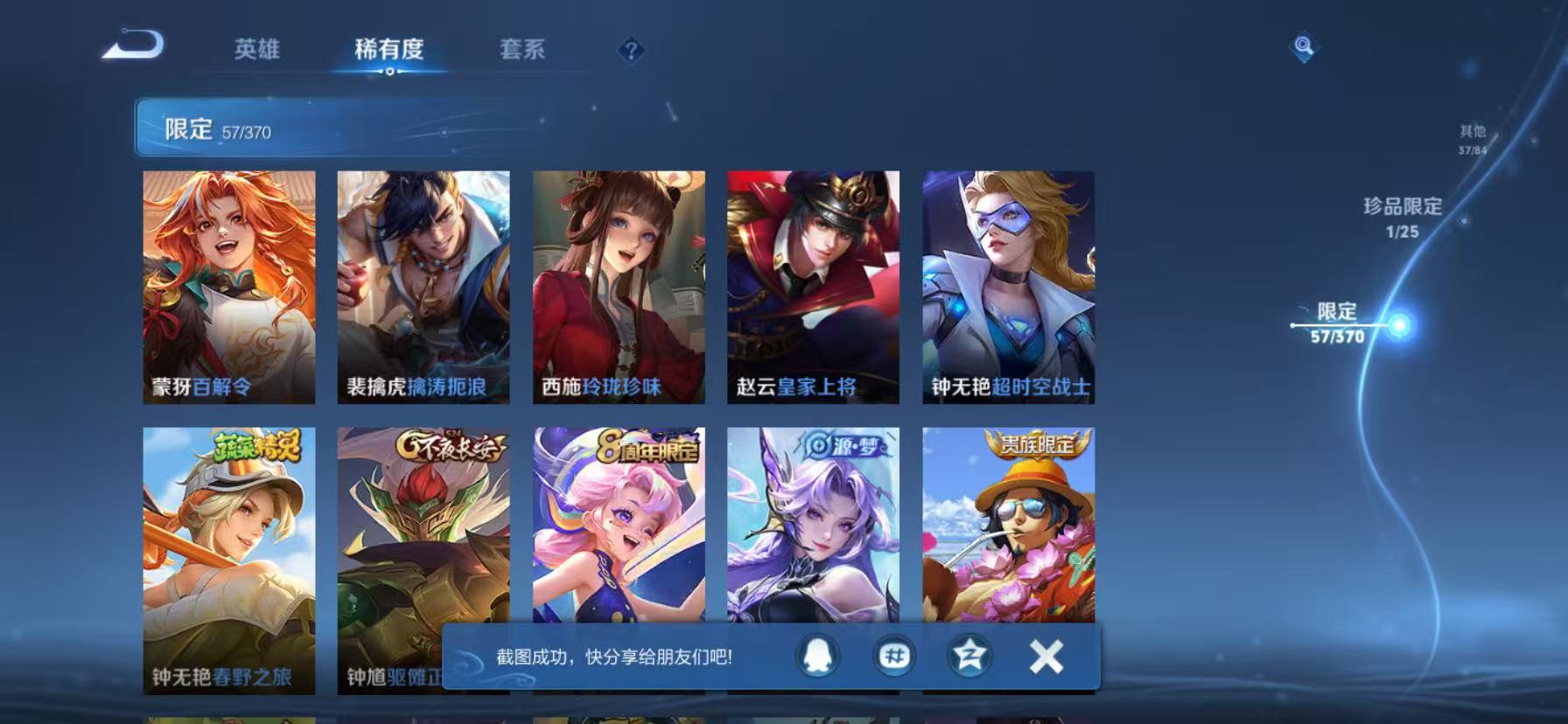
Task: Open the 钟无艳 超时空战士 skin
Action: [x=1006, y=284]
